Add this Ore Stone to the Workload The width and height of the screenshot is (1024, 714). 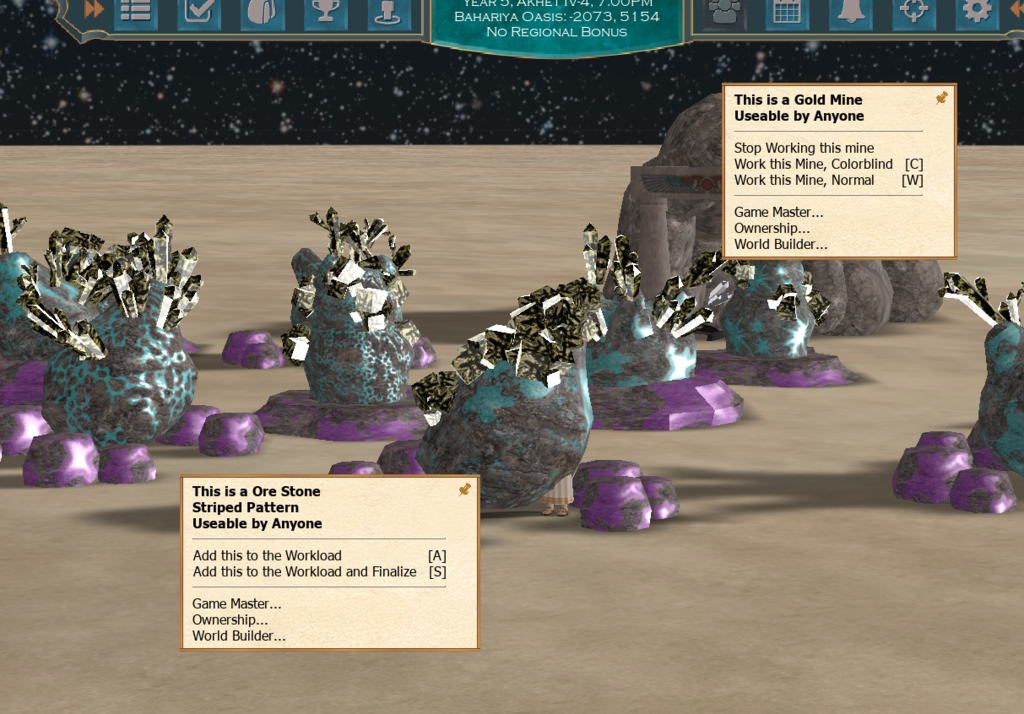[x=267, y=556]
